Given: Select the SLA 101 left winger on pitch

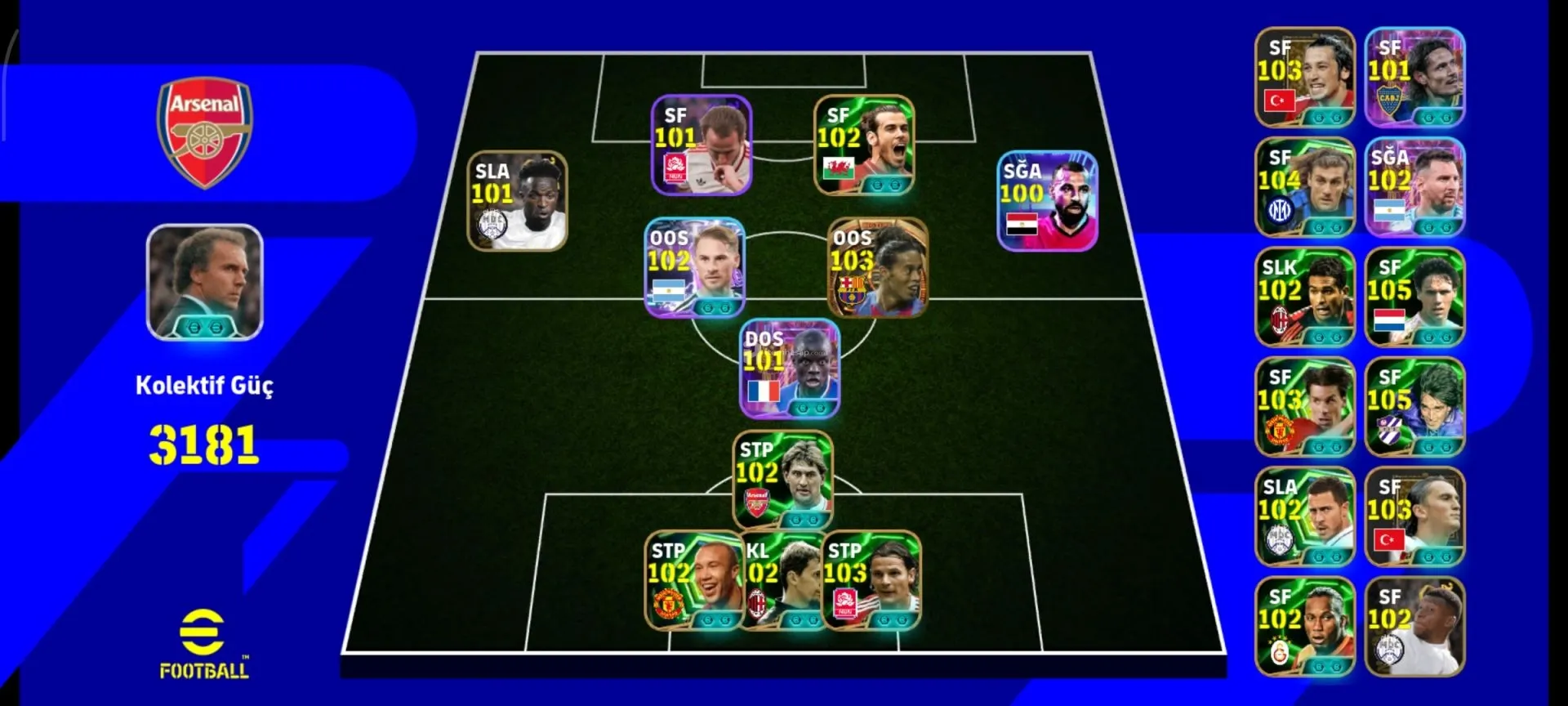Looking at the screenshot, I should point(517,201).
